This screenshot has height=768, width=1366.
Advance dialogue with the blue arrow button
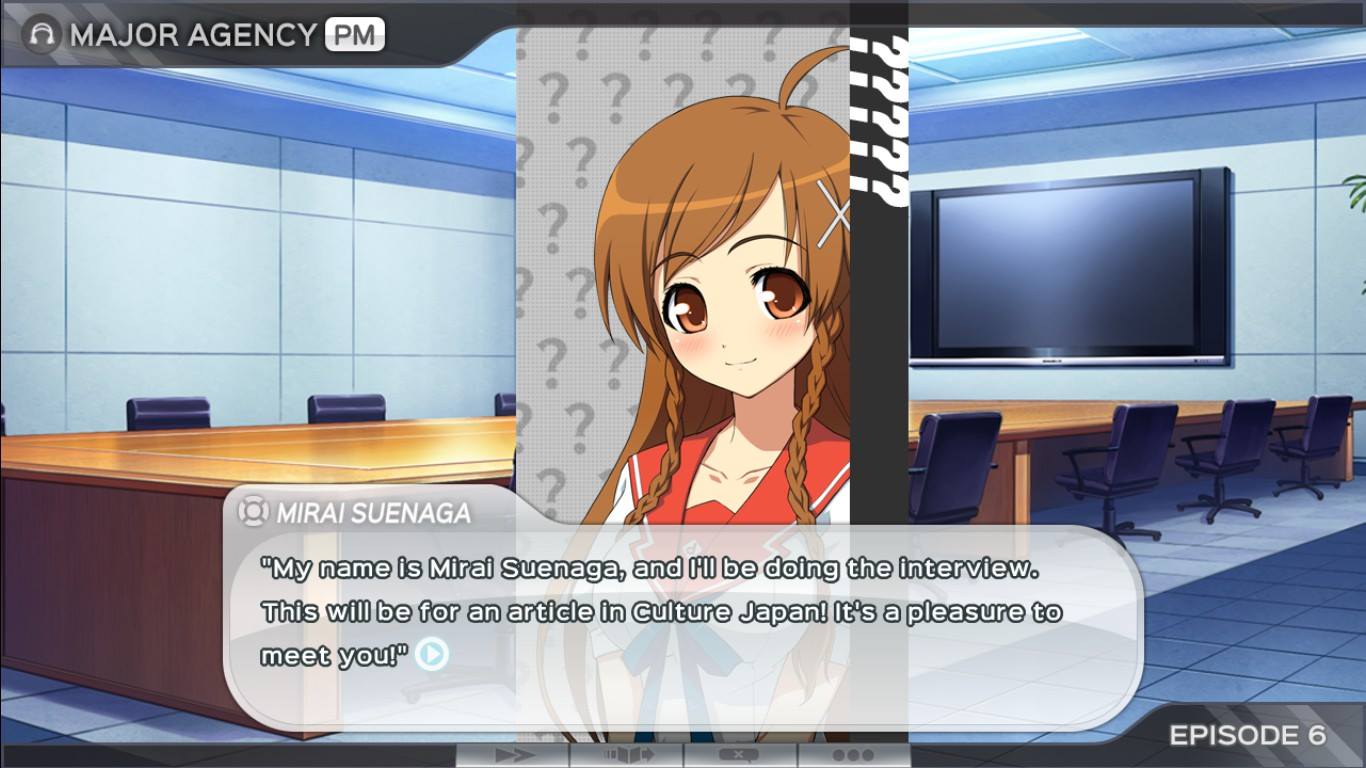pos(432,655)
